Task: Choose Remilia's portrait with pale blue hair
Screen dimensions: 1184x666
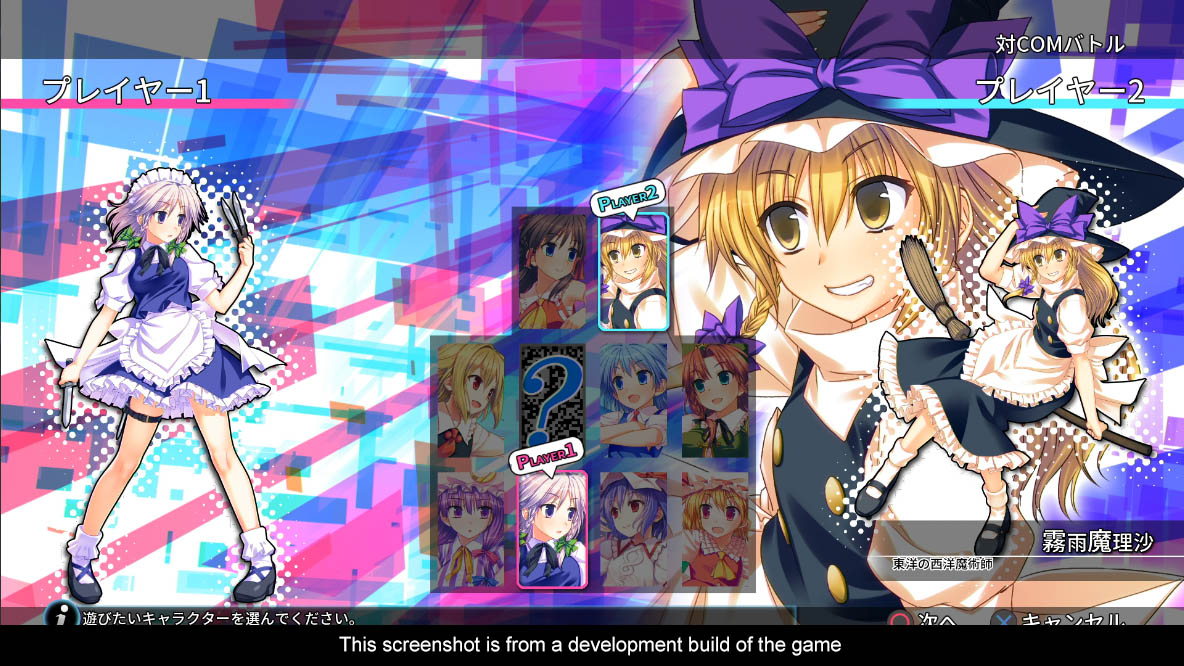Action: [634, 530]
